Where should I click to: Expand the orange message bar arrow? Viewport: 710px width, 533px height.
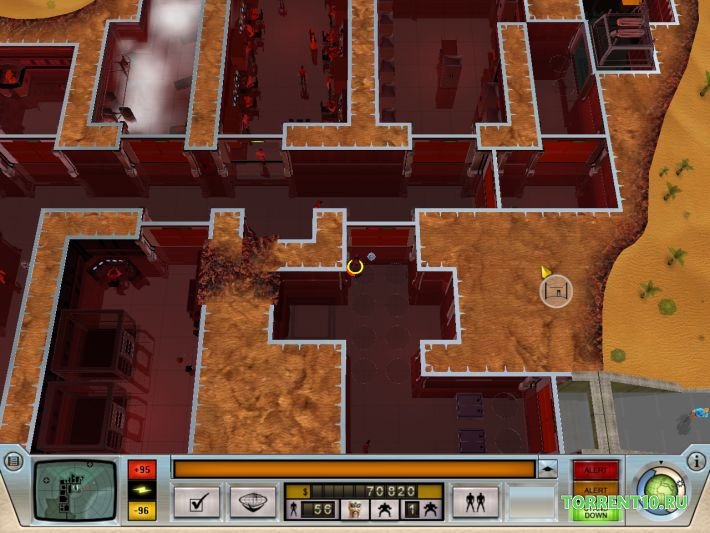pos(547,468)
